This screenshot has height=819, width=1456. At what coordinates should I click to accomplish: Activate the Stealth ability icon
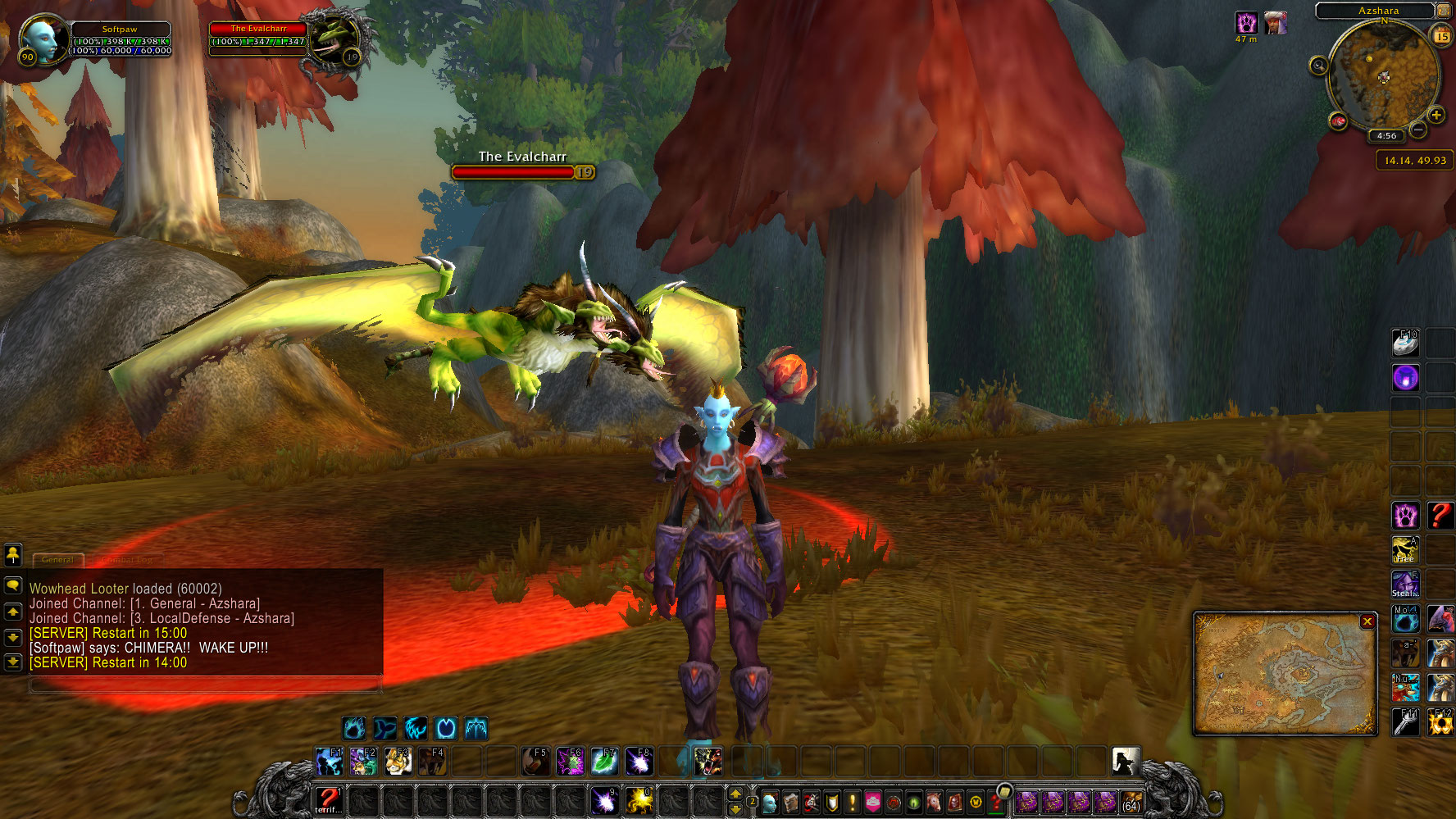click(1405, 583)
